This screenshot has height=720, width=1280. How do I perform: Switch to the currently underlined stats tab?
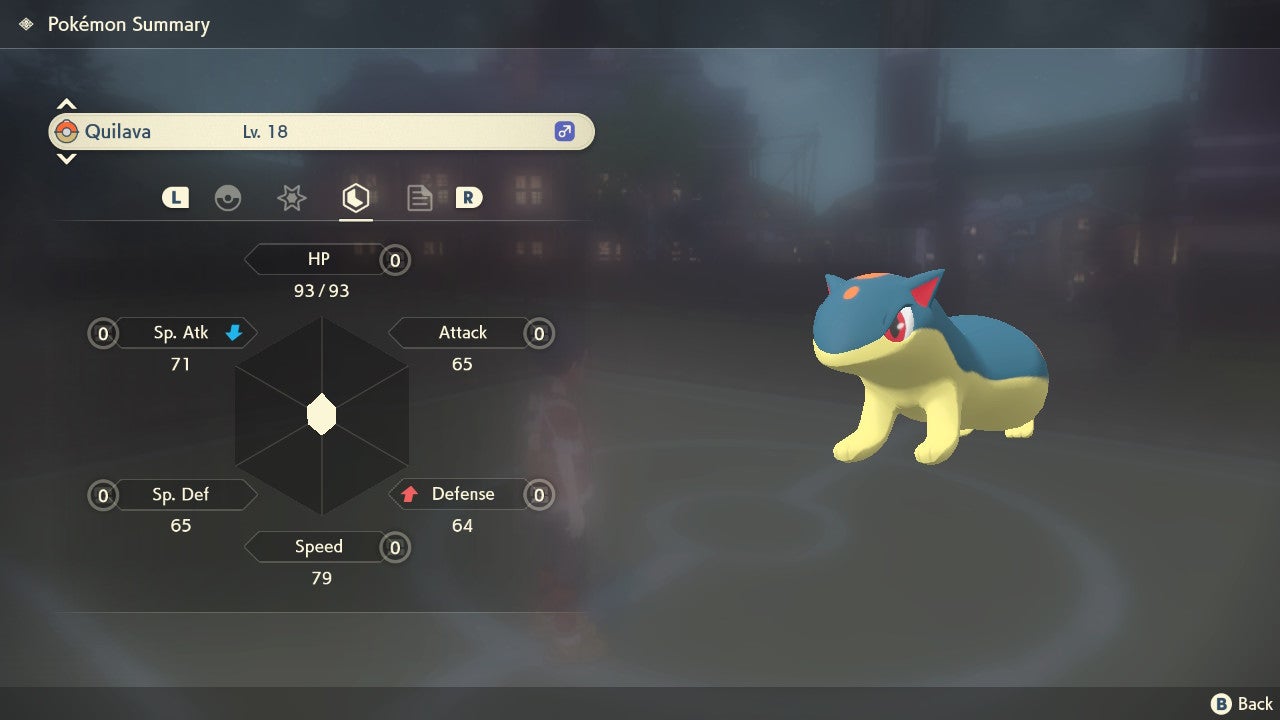pyautogui.click(x=356, y=197)
